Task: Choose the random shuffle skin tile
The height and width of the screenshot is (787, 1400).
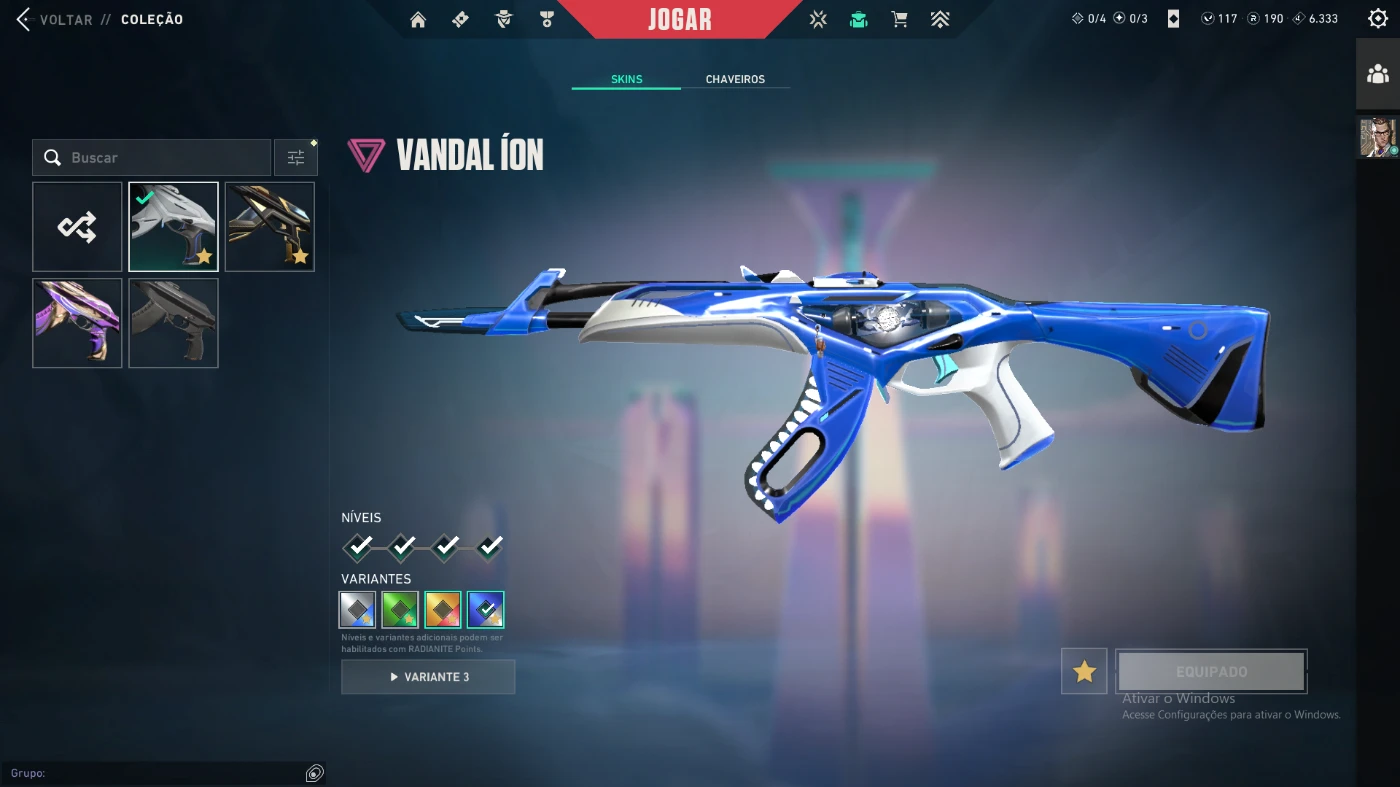Action: point(77,227)
